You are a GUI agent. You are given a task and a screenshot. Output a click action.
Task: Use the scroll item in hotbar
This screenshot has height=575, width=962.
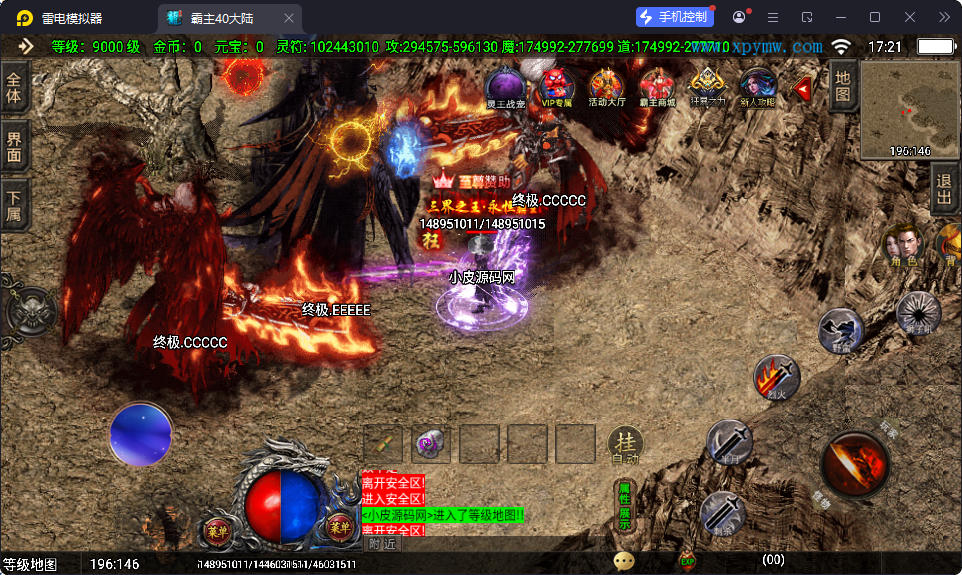pos(383,444)
